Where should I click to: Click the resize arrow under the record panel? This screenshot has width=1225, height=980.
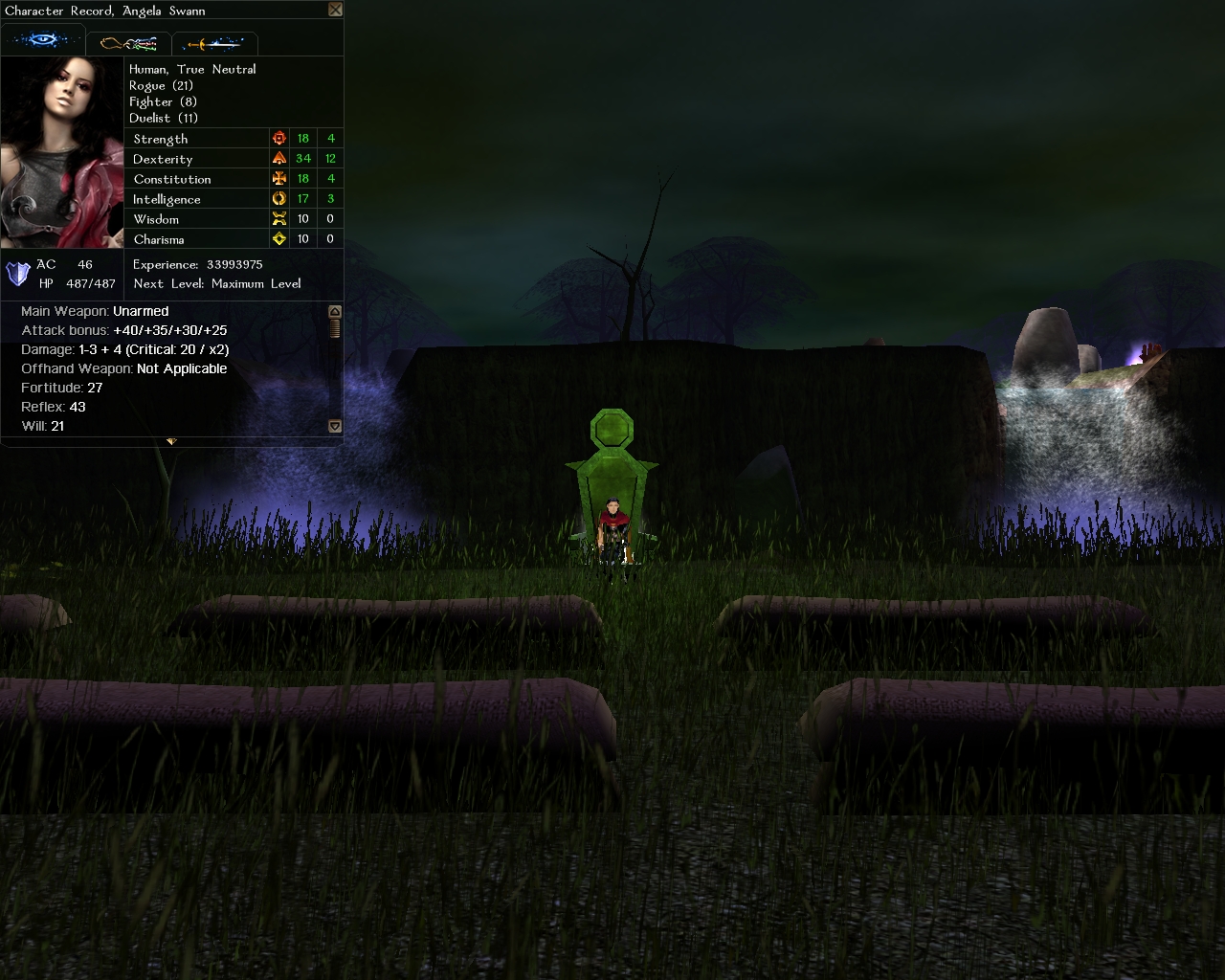(171, 441)
